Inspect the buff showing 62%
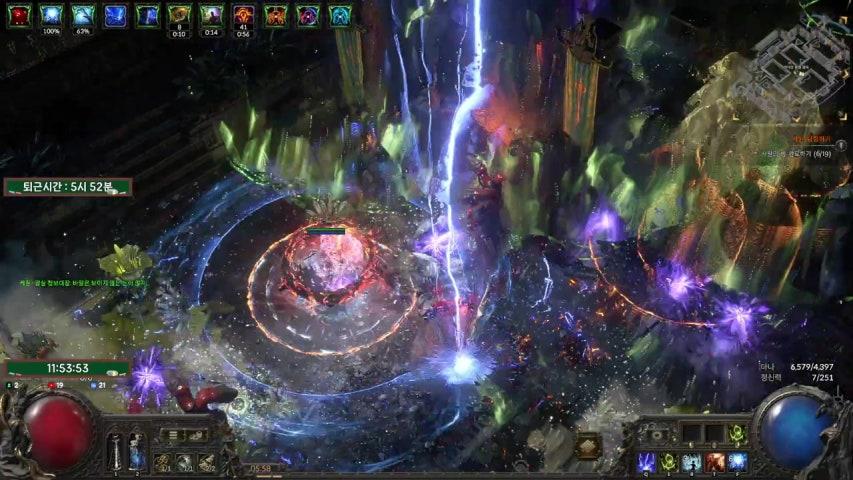Viewport: 853px width, 480px height. (x=83, y=15)
